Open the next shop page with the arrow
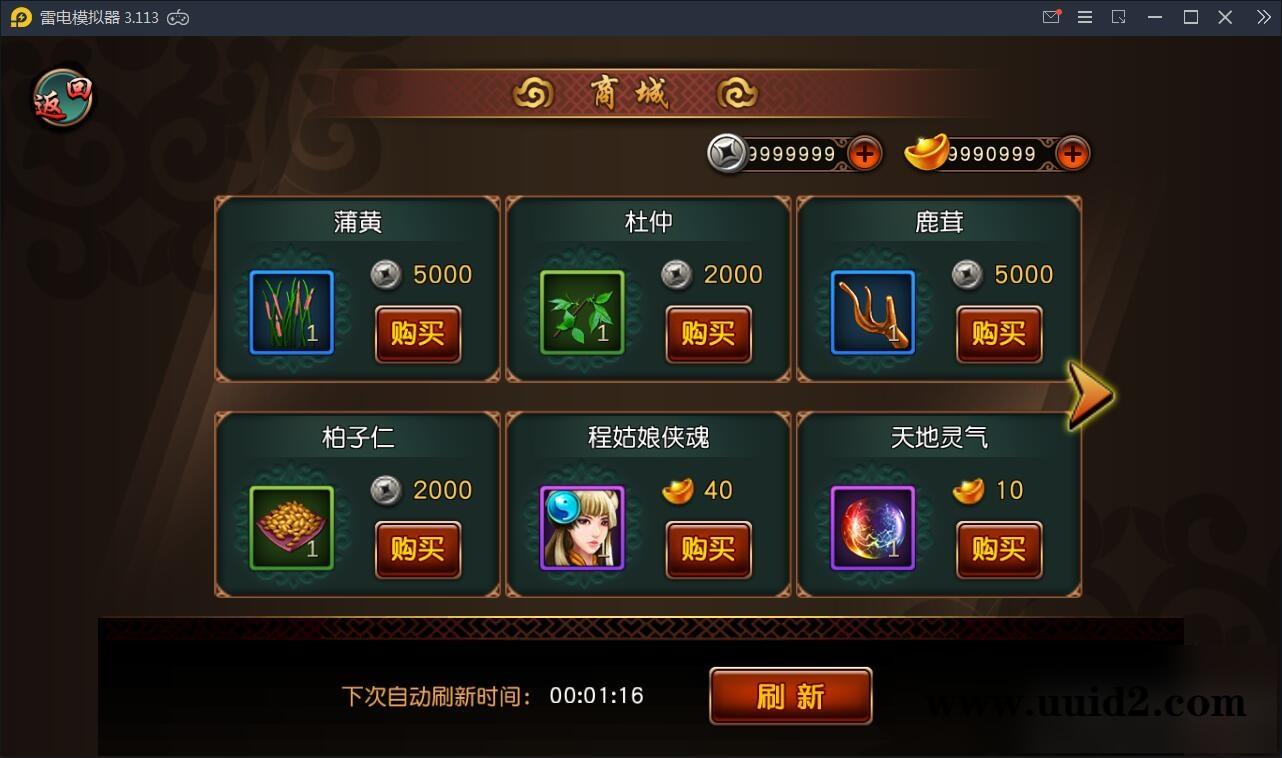Image resolution: width=1282 pixels, height=758 pixels. click(1092, 396)
